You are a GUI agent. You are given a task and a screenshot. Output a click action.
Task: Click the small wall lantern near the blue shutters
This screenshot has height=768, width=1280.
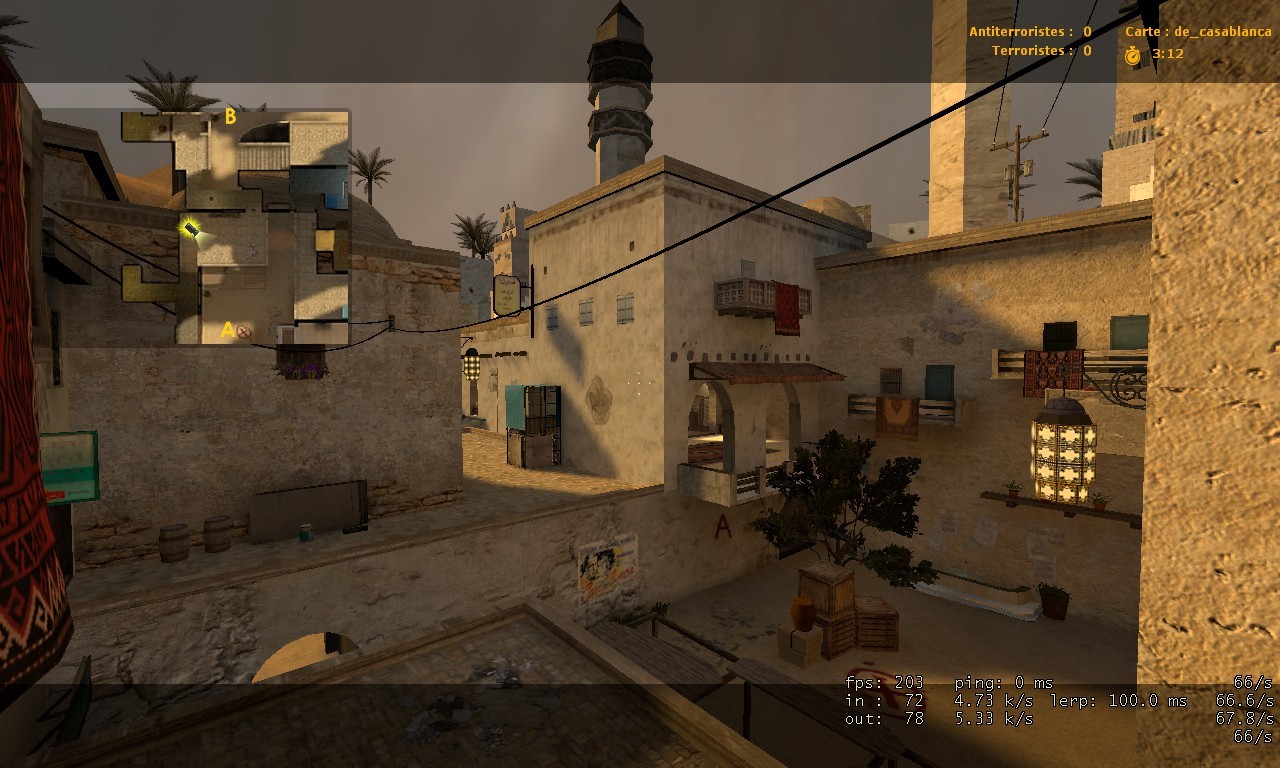pyautogui.click(x=471, y=367)
